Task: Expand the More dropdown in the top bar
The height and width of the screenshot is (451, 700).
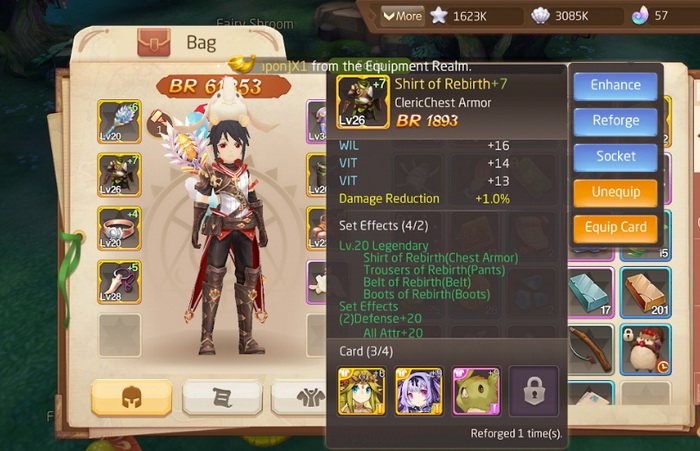Action: click(402, 16)
